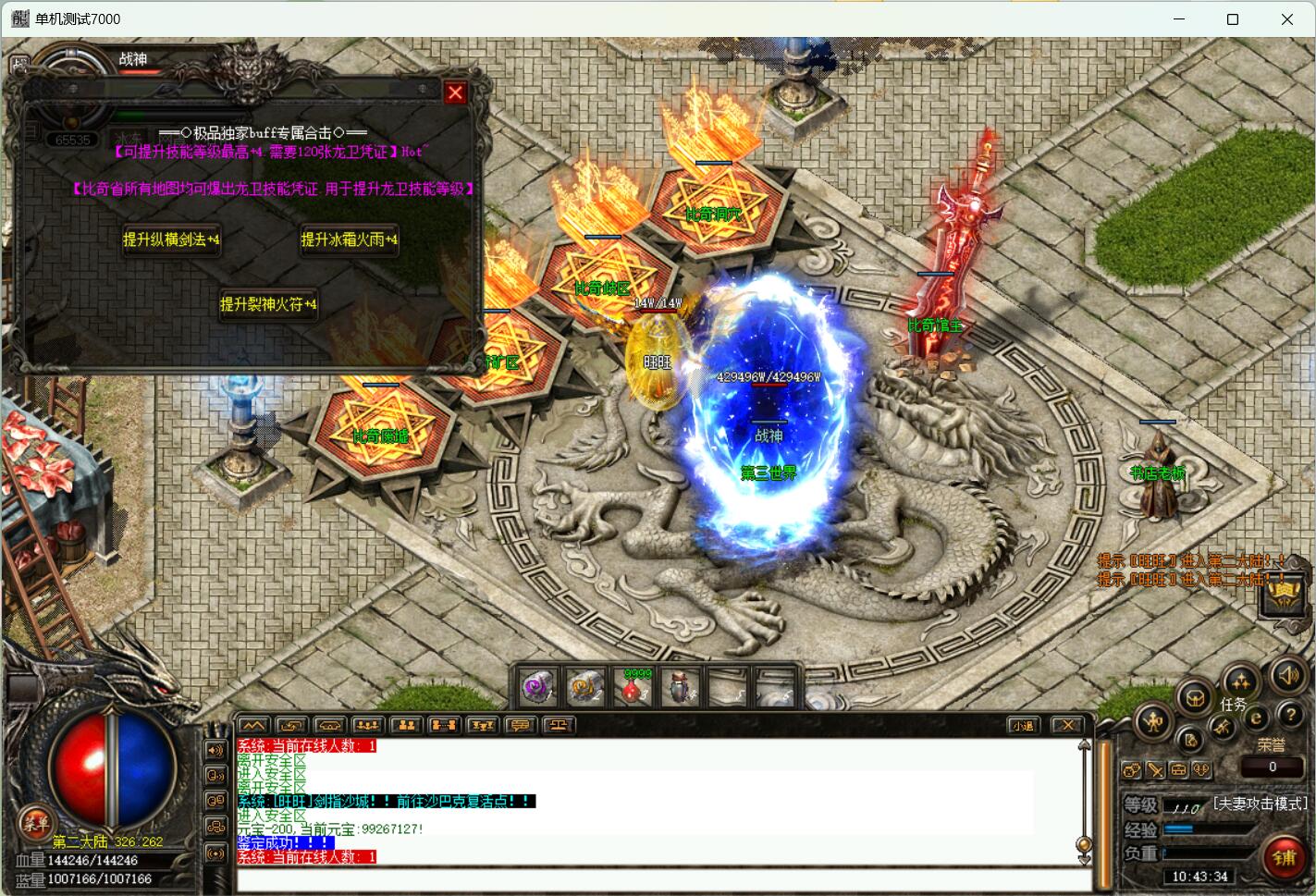This screenshot has width=1316, height=896.
Task: Close the chat panel with its X button
Action: pos(1067,726)
